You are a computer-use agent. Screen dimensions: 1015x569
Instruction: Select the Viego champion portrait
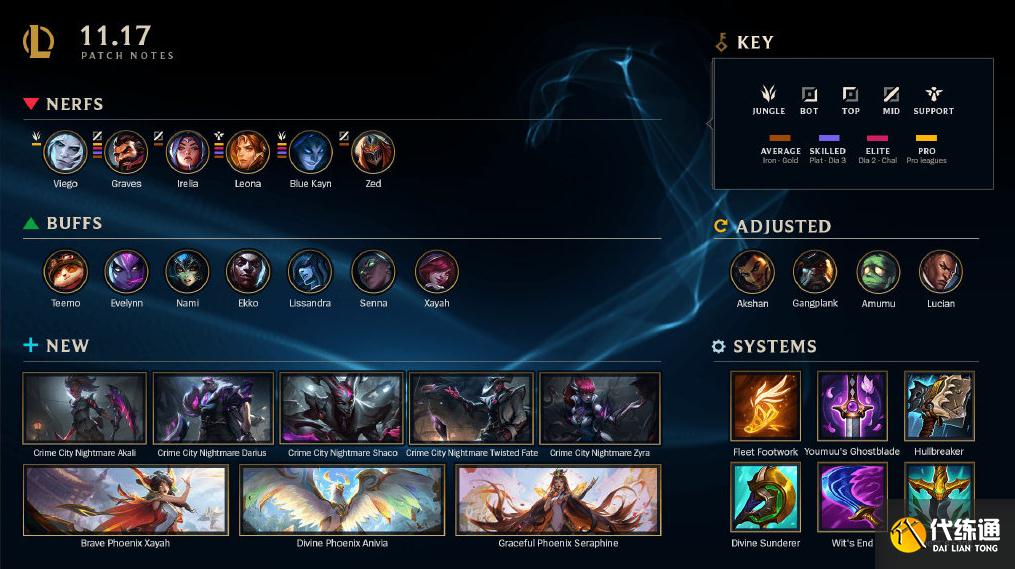coord(66,153)
